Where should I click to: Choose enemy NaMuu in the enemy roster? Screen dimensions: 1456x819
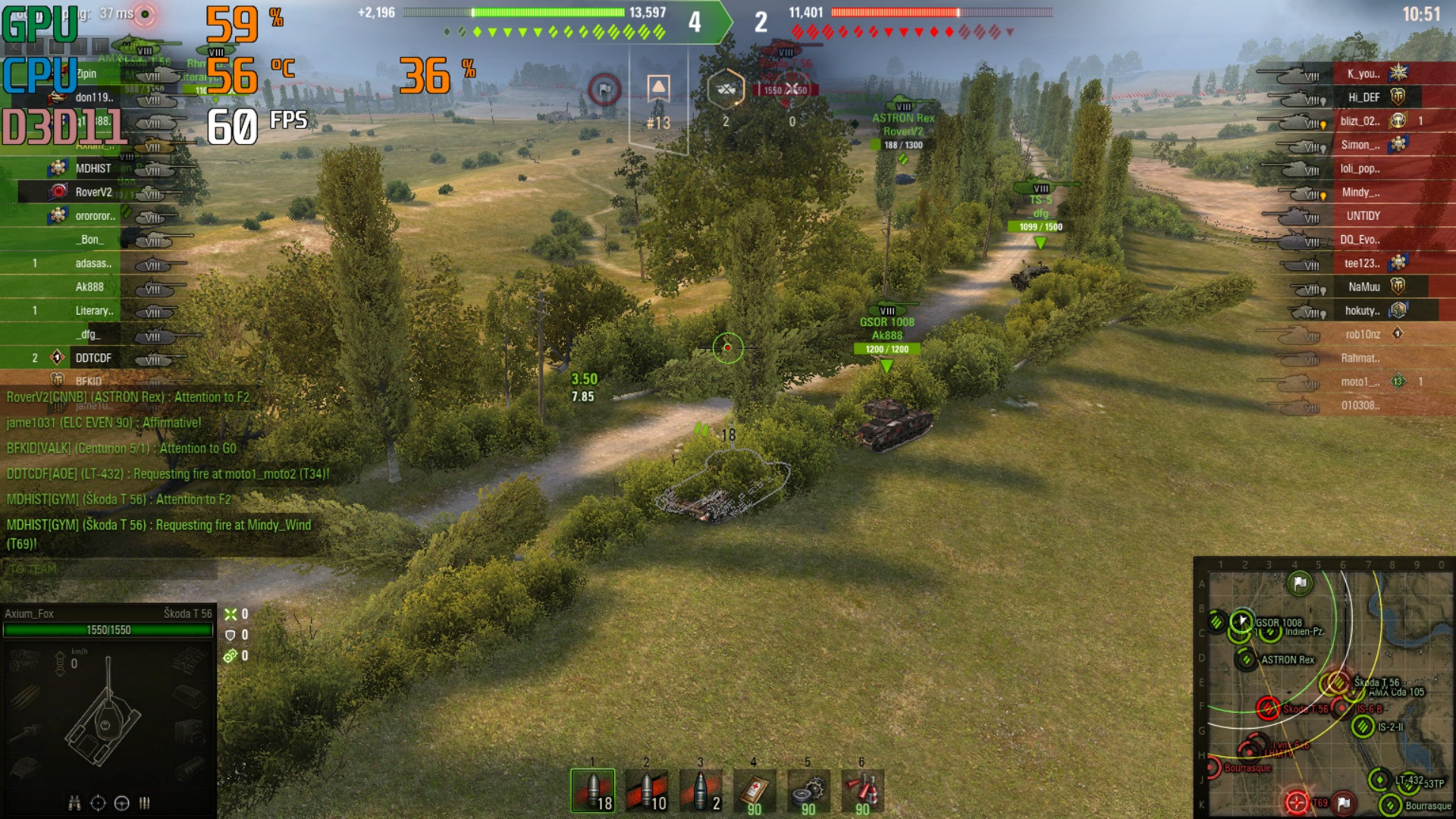coord(1363,287)
